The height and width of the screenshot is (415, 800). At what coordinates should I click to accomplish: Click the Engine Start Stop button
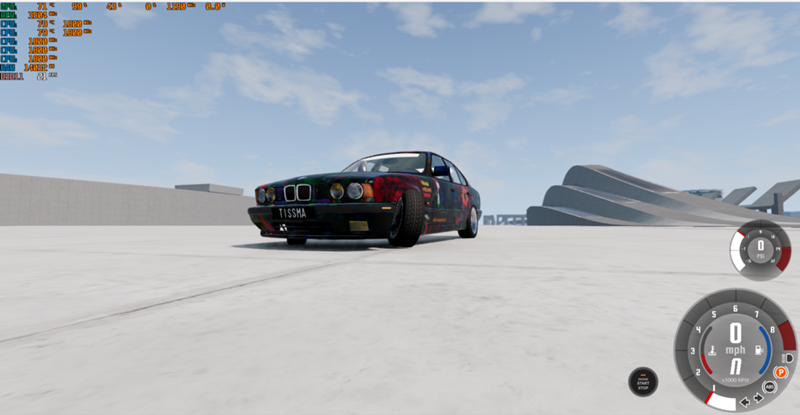point(643,381)
